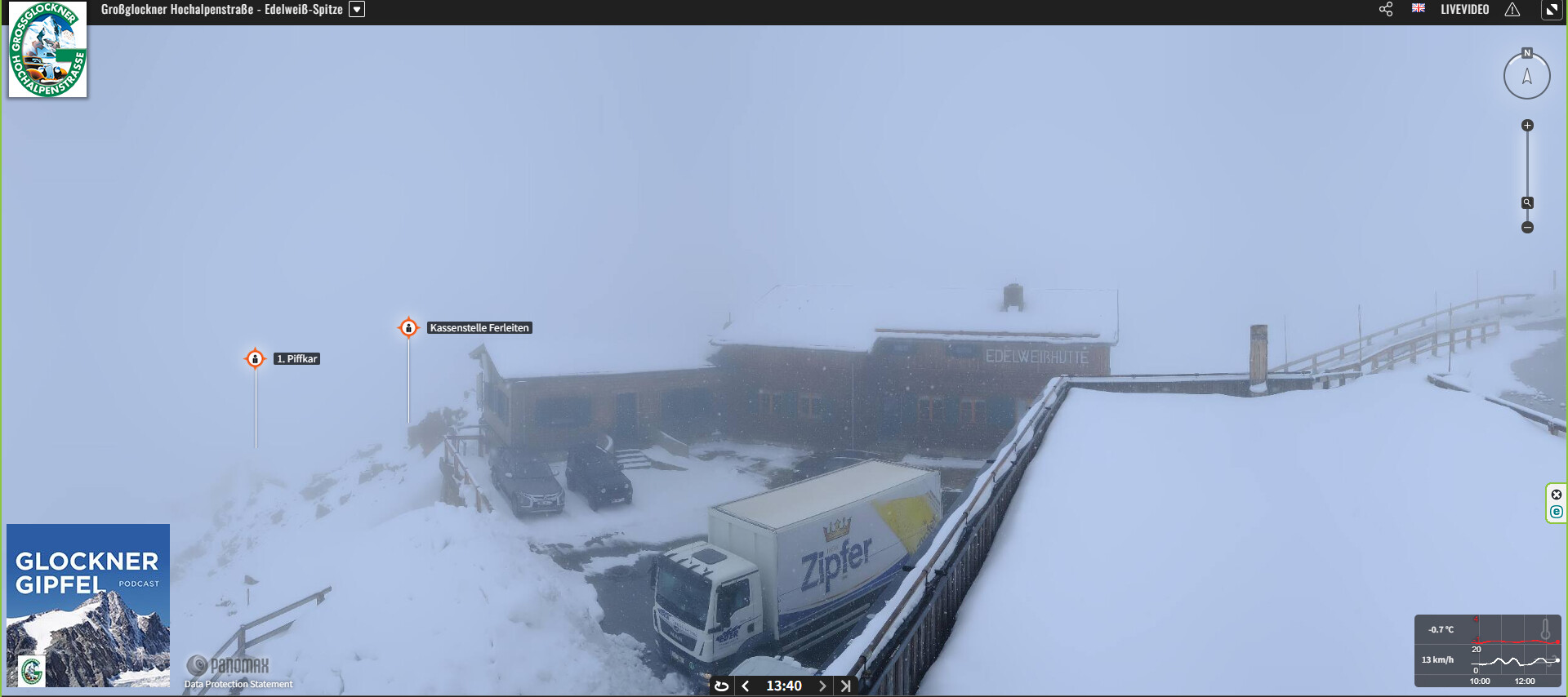Click the north compass control
Image resolution: width=1568 pixels, height=697 pixels.
(x=1526, y=76)
